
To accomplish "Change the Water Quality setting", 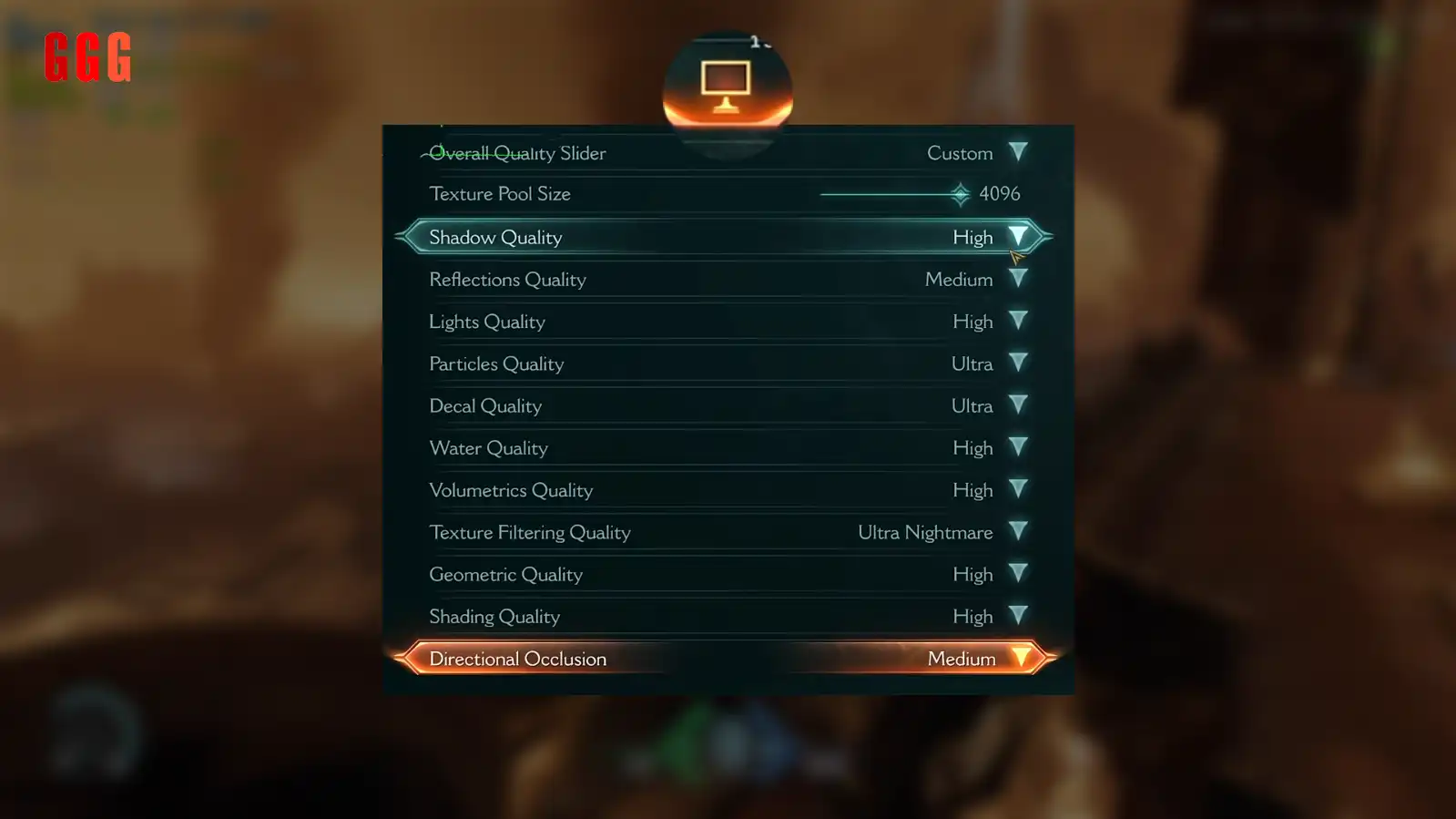I will pos(1017,447).
